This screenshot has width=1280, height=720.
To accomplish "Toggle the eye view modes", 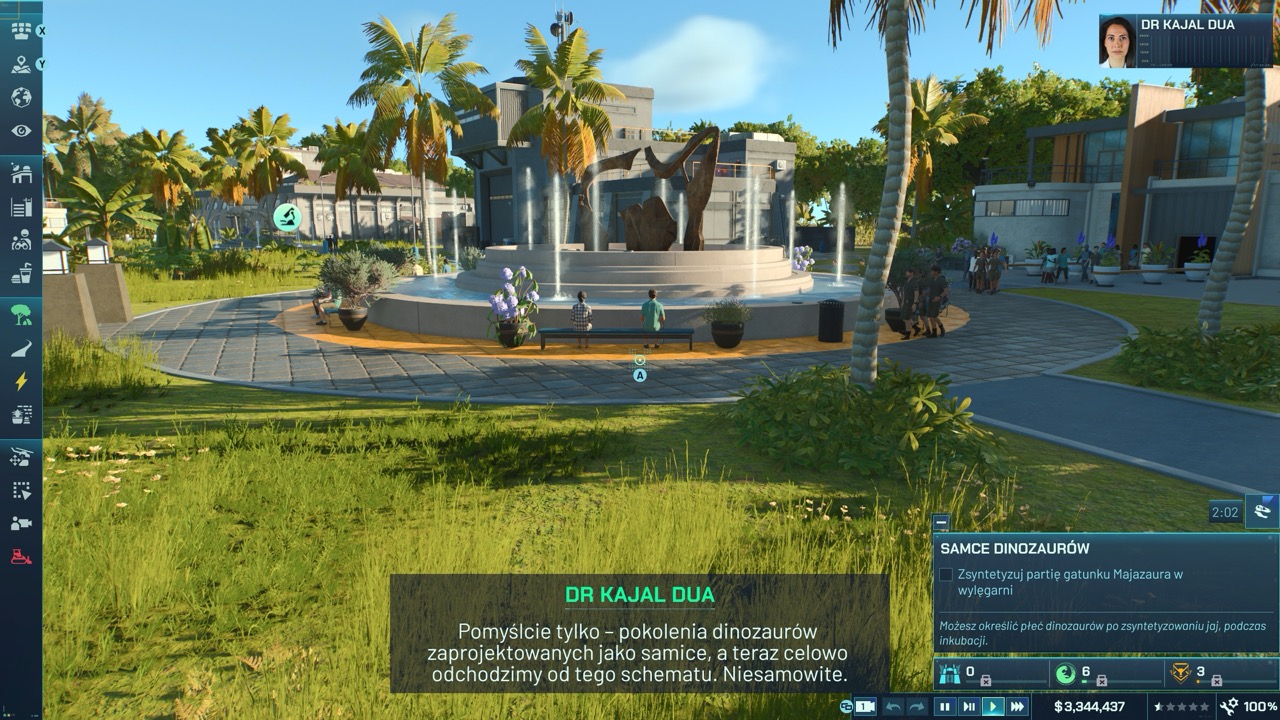I will pyautogui.click(x=21, y=131).
